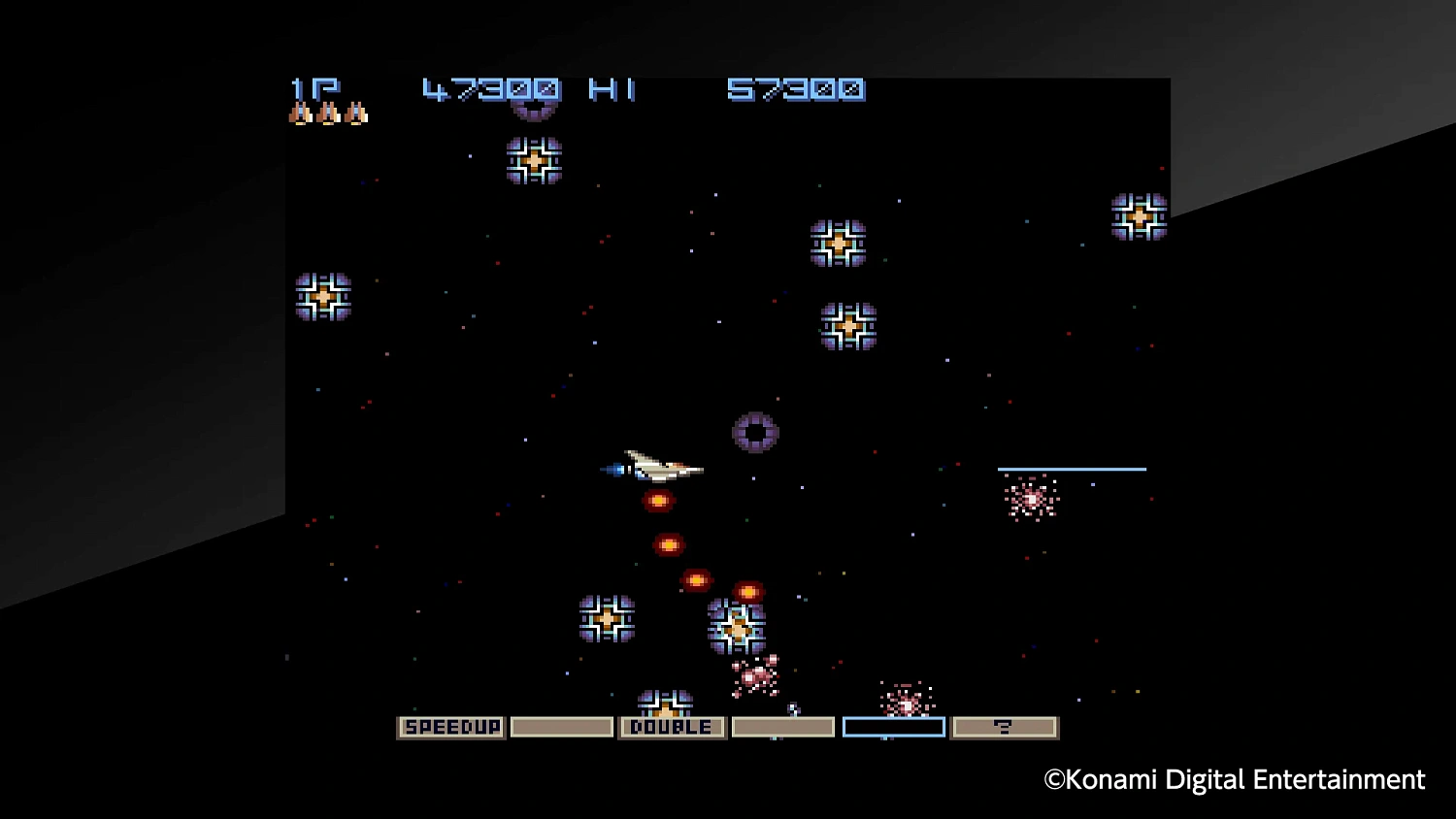Select the high score 57300
1456x819 pixels.
click(x=794, y=89)
